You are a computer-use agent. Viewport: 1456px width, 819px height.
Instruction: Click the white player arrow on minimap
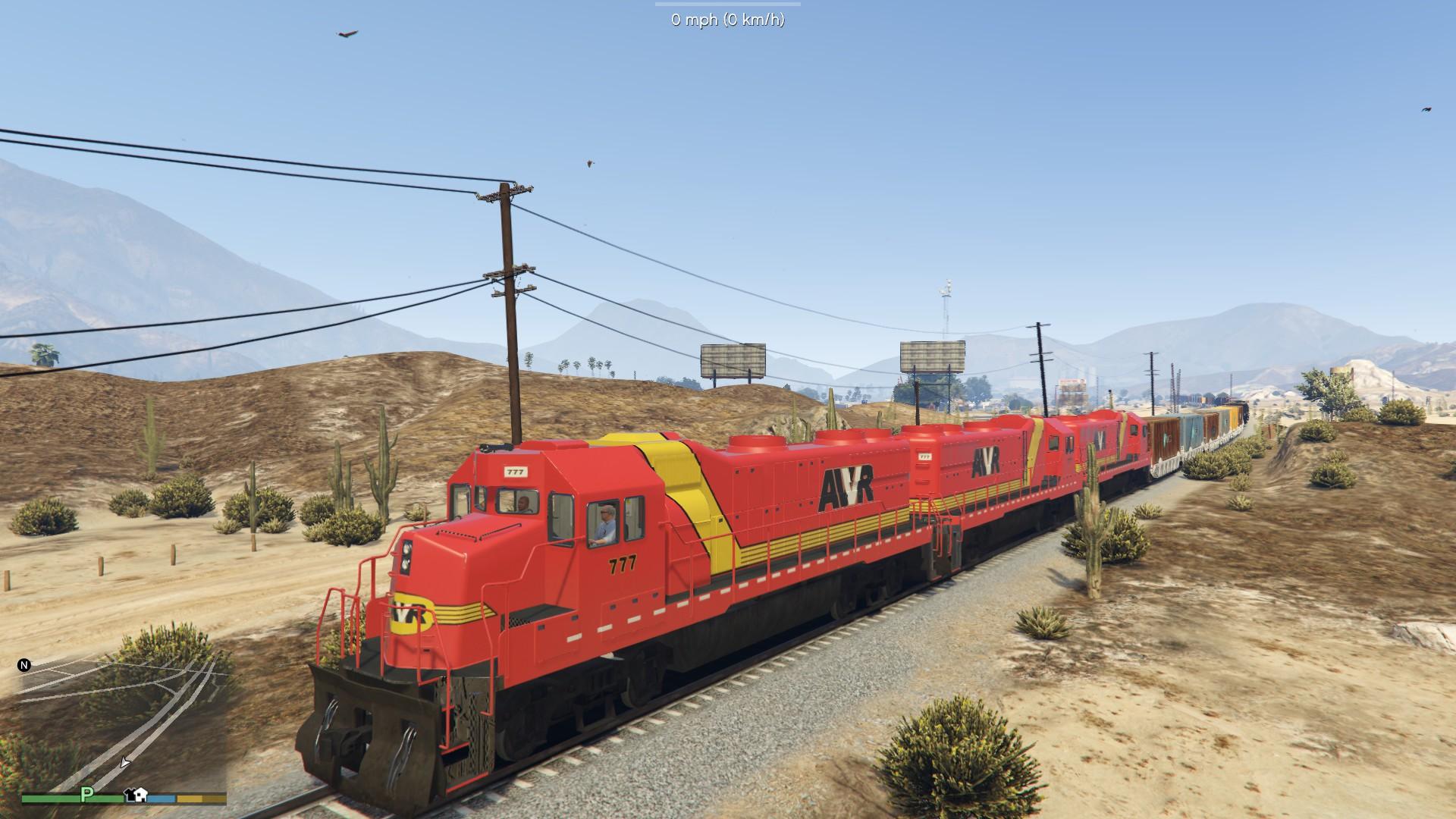pyautogui.click(x=125, y=762)
